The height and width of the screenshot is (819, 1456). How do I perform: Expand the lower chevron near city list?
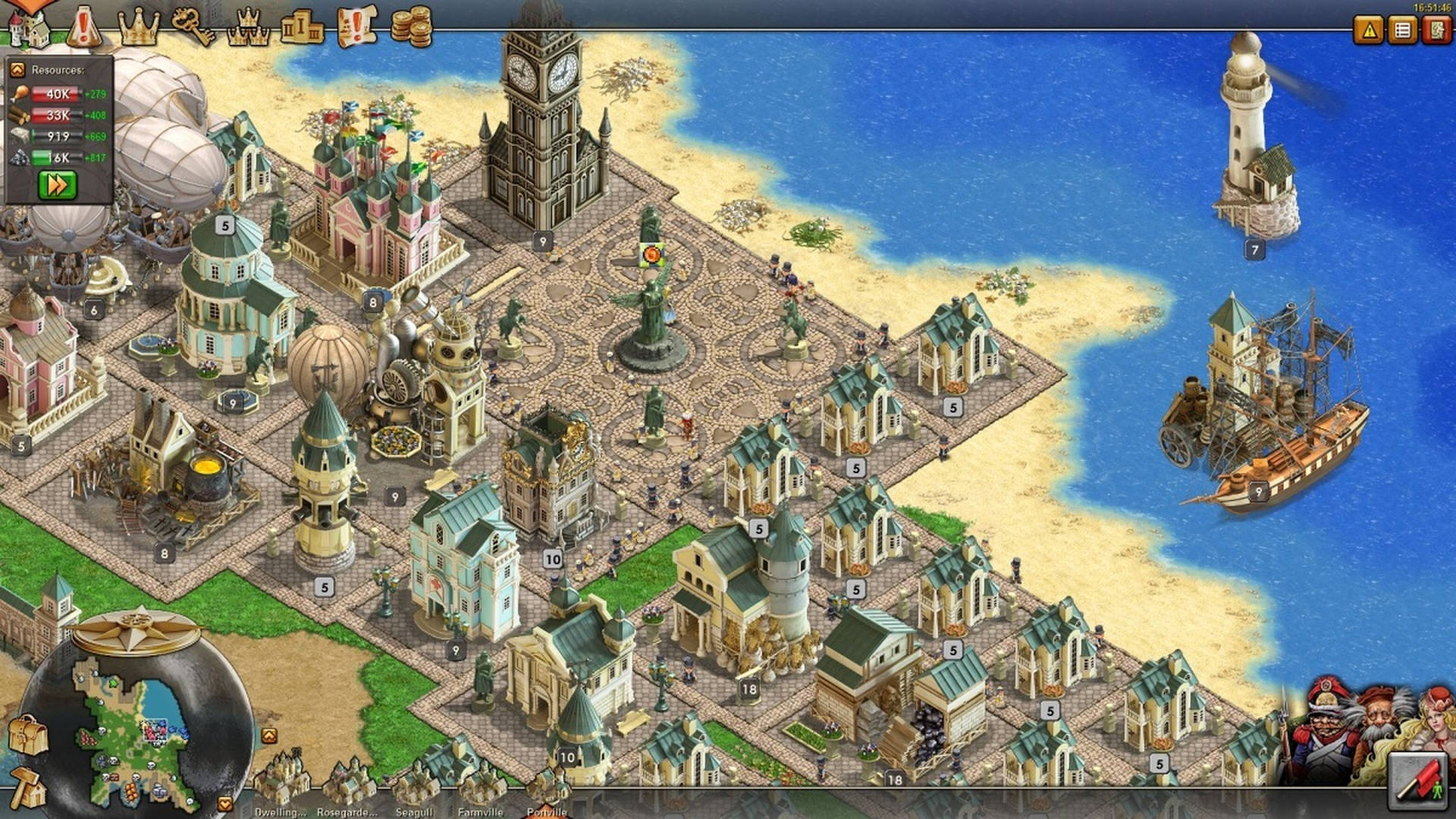224,802
